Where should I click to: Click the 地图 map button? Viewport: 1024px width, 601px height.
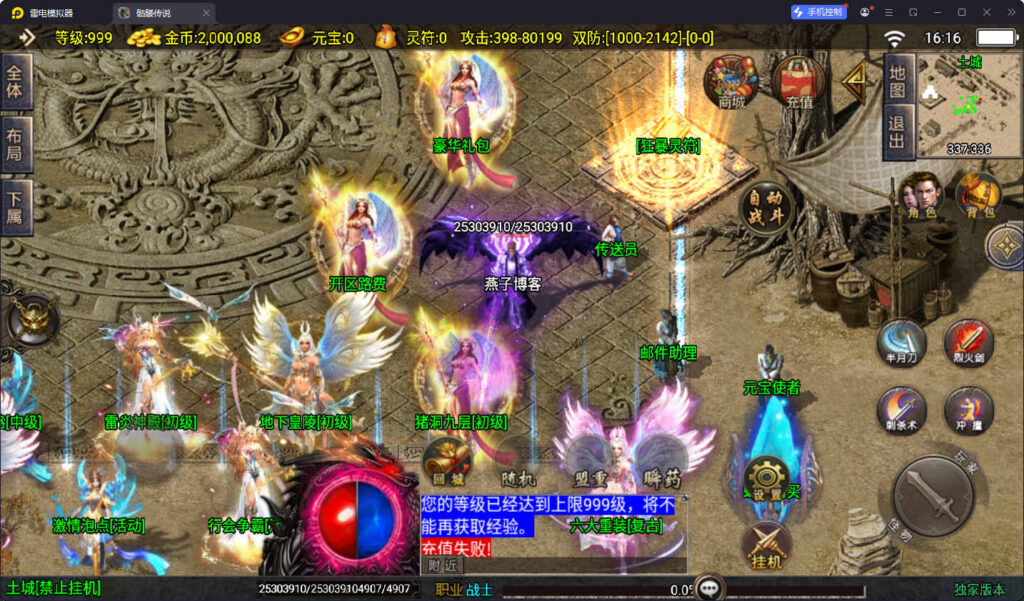[x=897, y=81]
